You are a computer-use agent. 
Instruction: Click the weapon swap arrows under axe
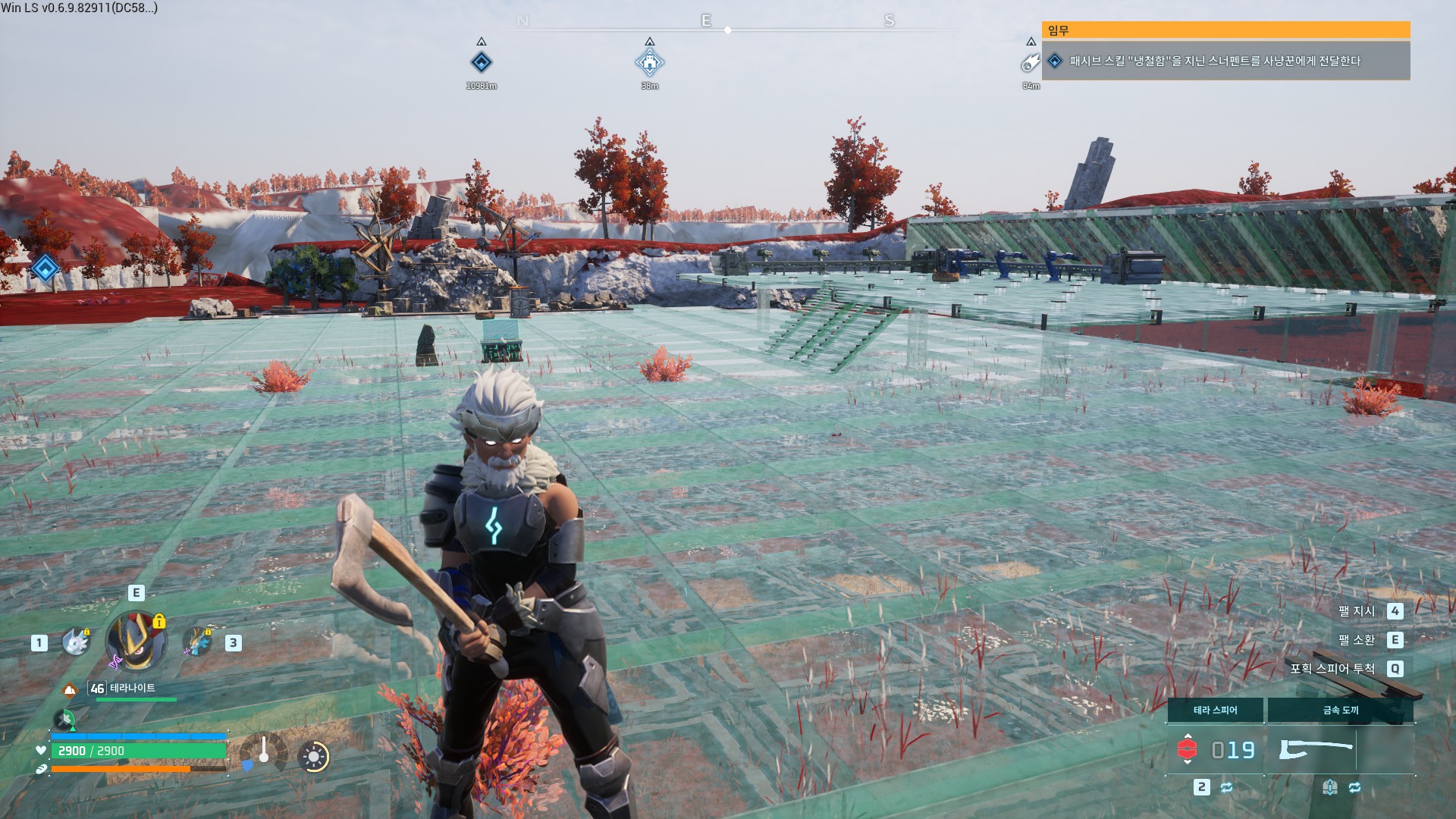tap(1354, 787)
